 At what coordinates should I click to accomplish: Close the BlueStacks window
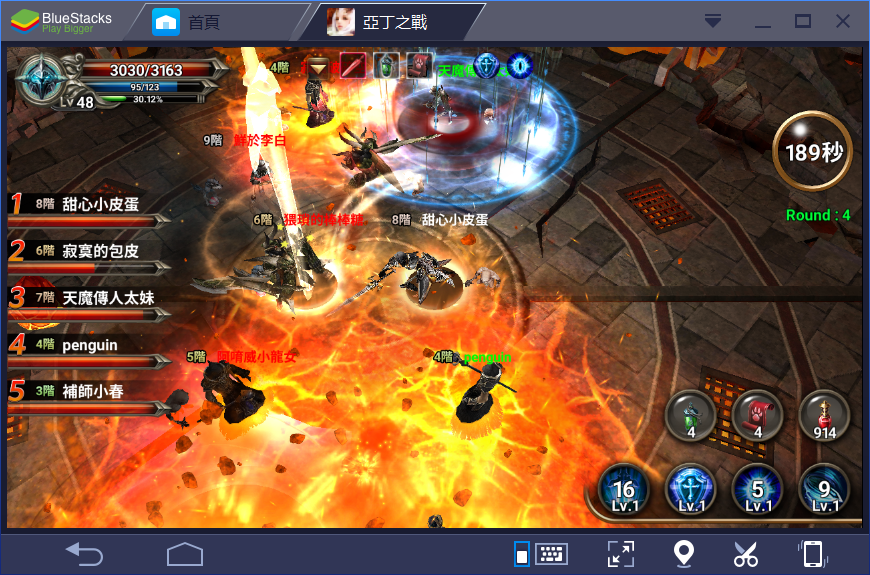(x=843, y=21)
